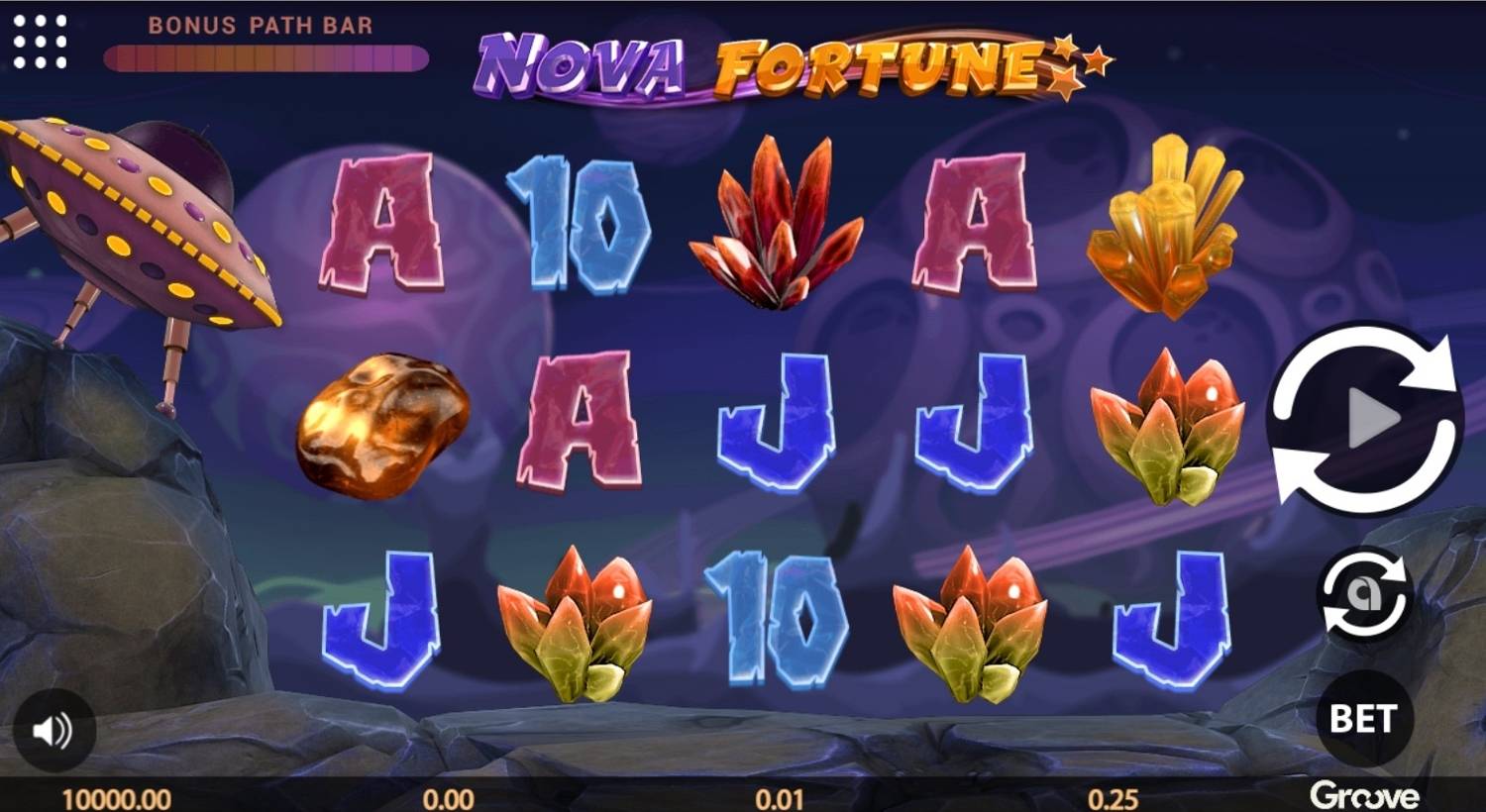Select the golden nugget symbol on reel one
The width and height of the screenshot is (1486, 812).
(376, 426)
